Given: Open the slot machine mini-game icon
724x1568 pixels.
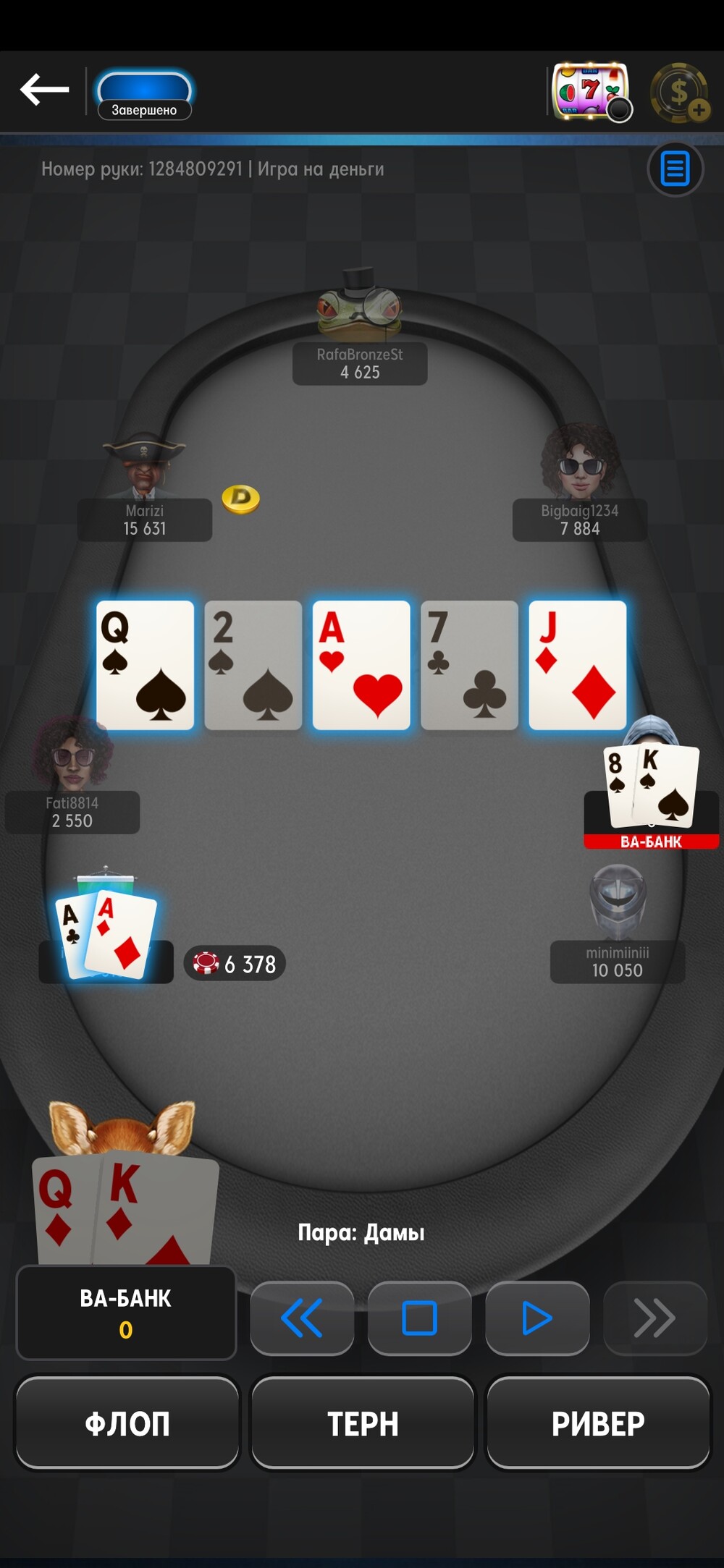Looking at the screenshot, I should pos(590,92).
